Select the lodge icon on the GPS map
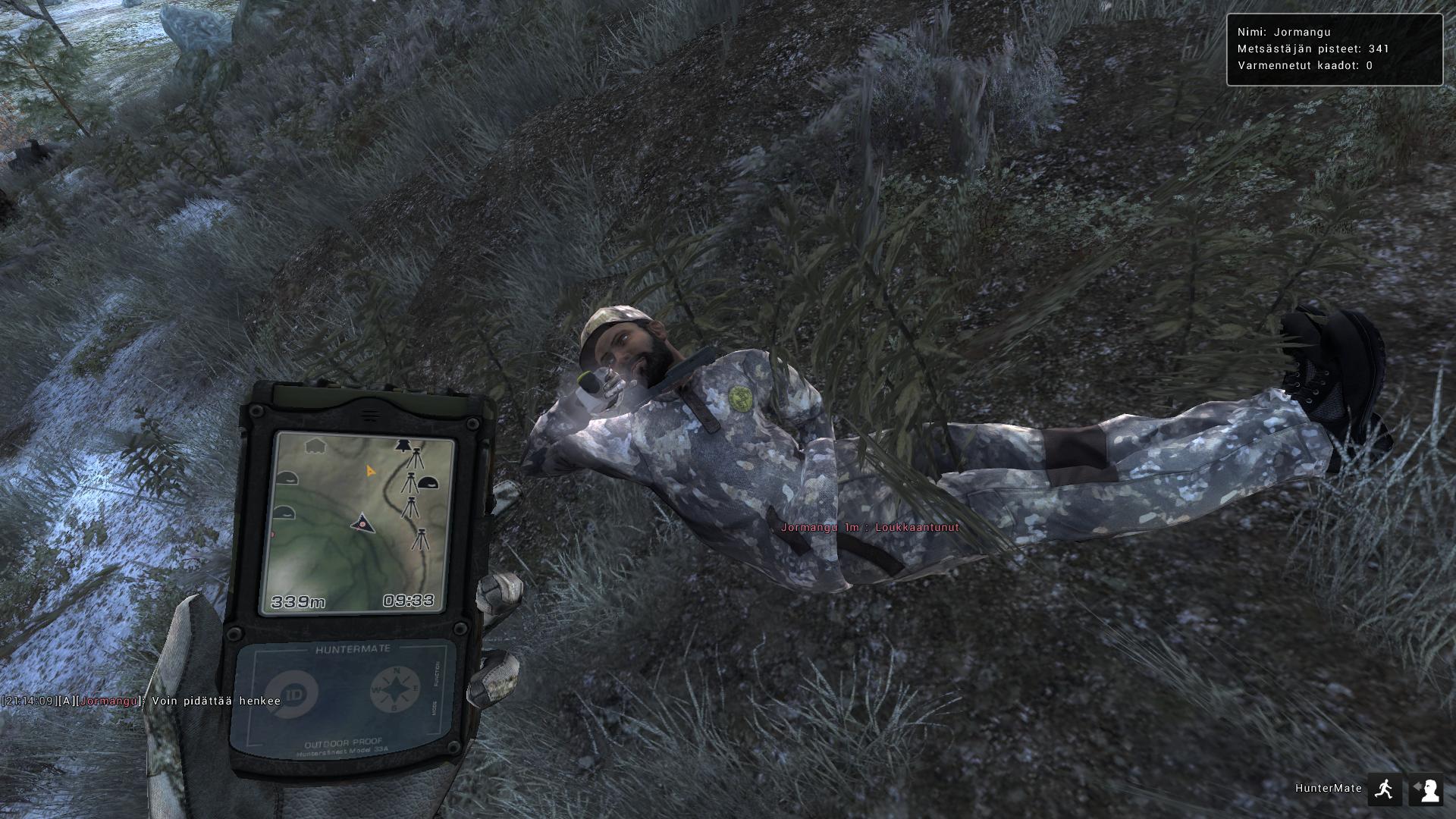Image resolution: width=1456 pixels, height=819 pixels. click(x=314, y=445)
